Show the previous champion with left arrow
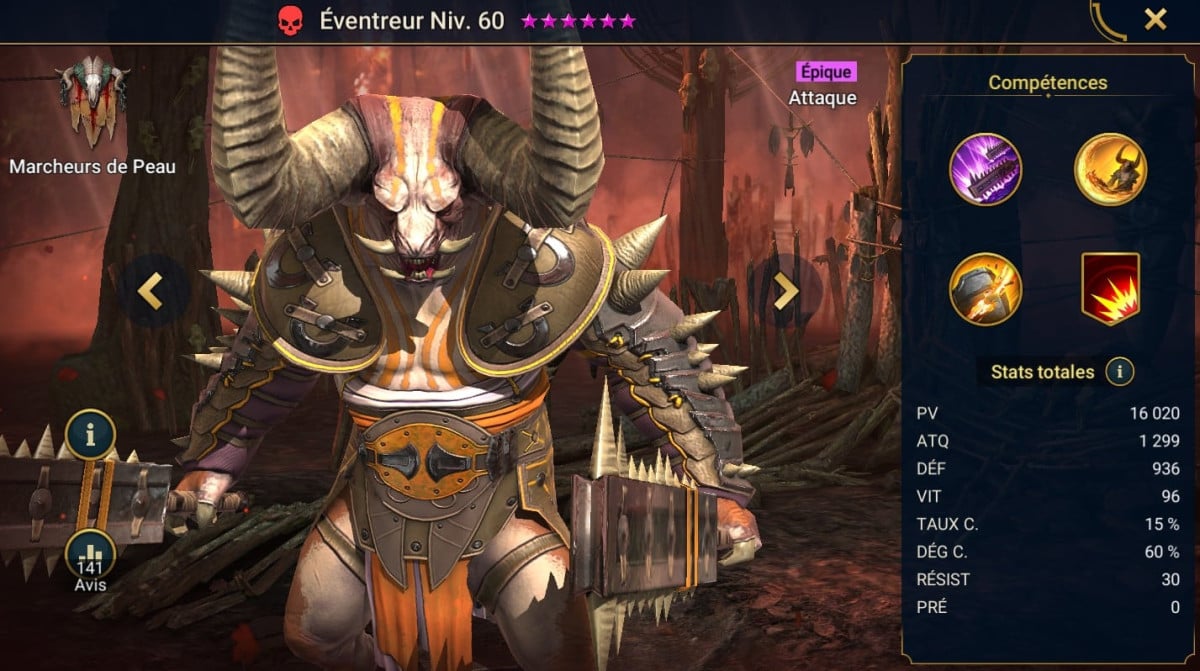The width and height of the screenshot is (1200, 671). [x=150, y=290]
